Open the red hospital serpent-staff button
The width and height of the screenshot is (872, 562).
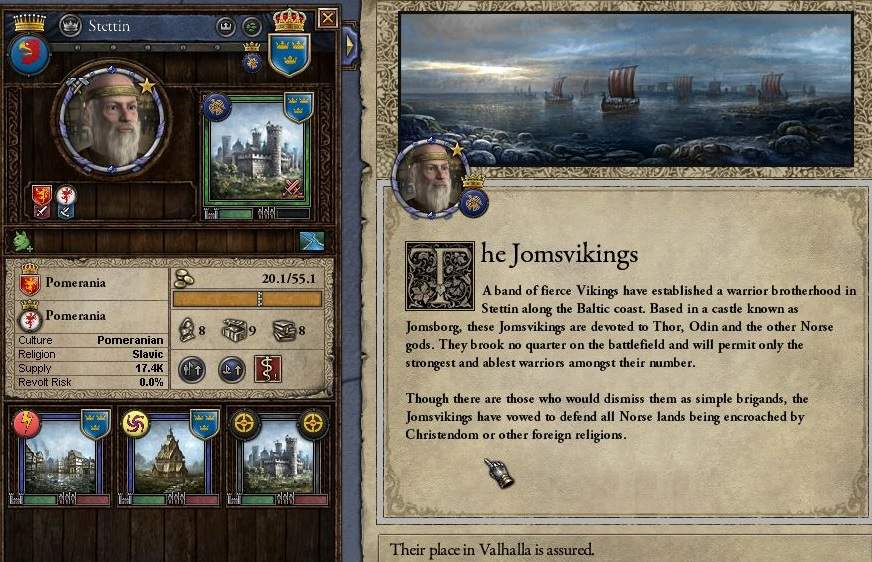coord(267,369)
